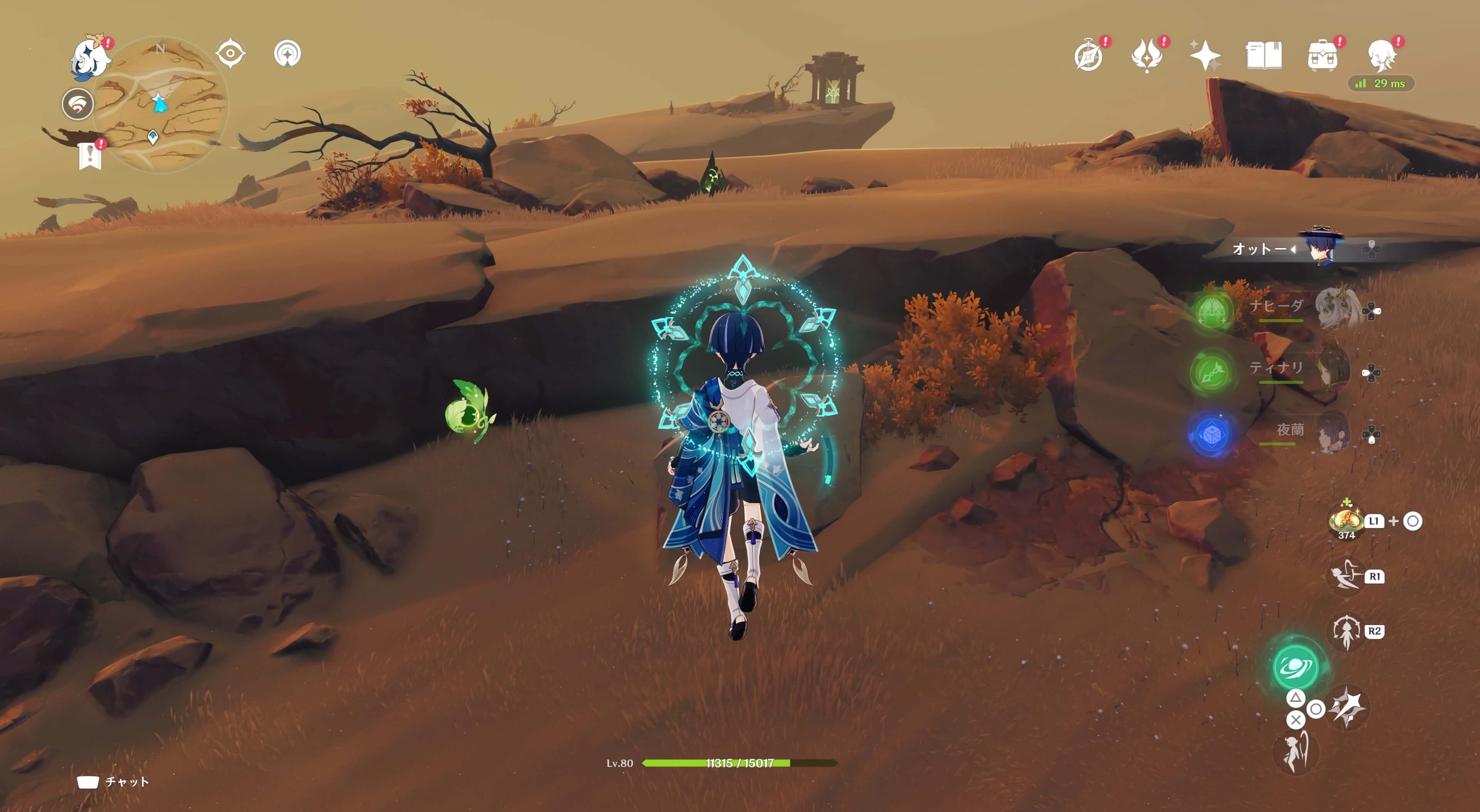Open the チャット chat box

[113, 782]
